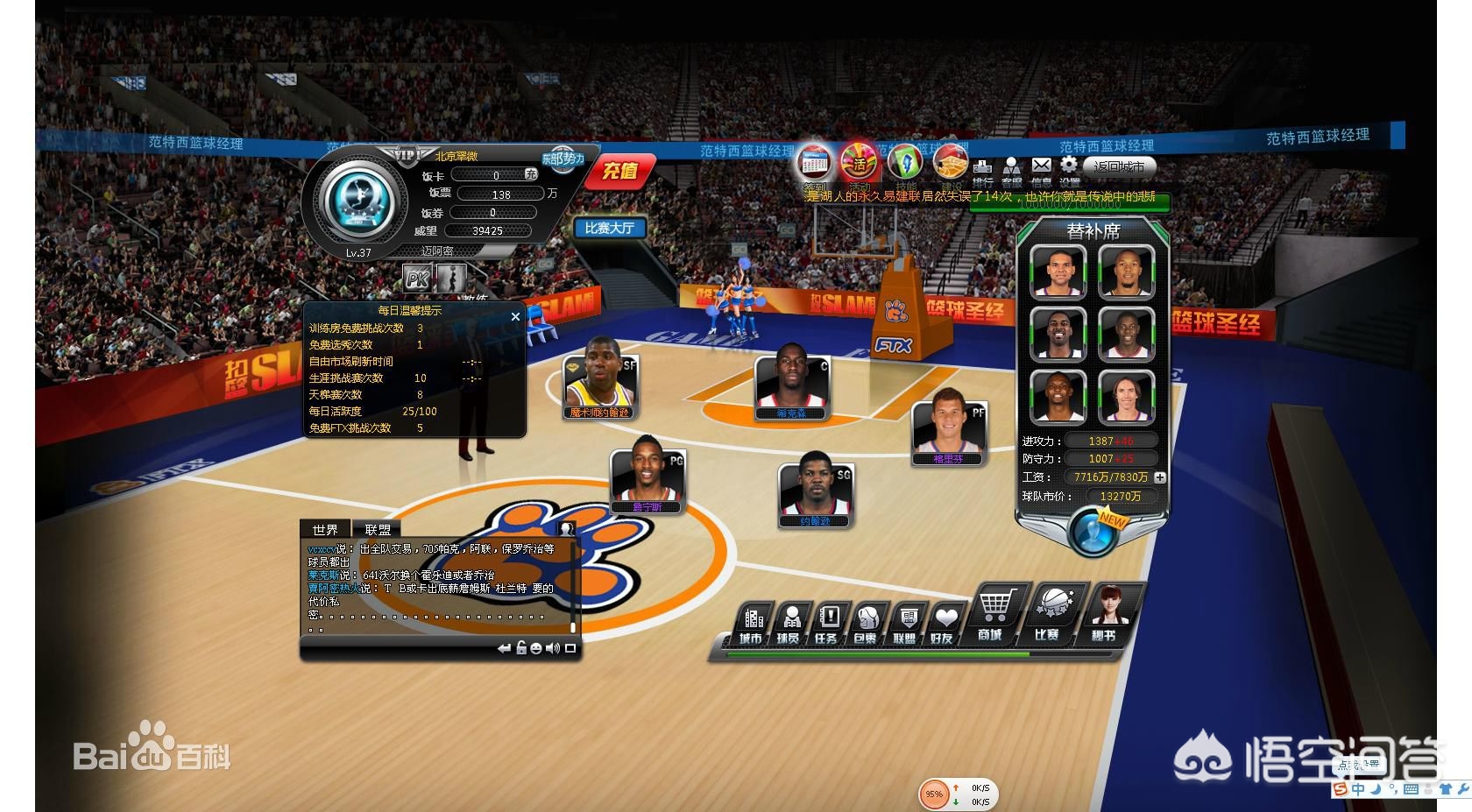Enter the 比赛大厅 match hall
Screen dimensions: 1472x812
(609, 229)
